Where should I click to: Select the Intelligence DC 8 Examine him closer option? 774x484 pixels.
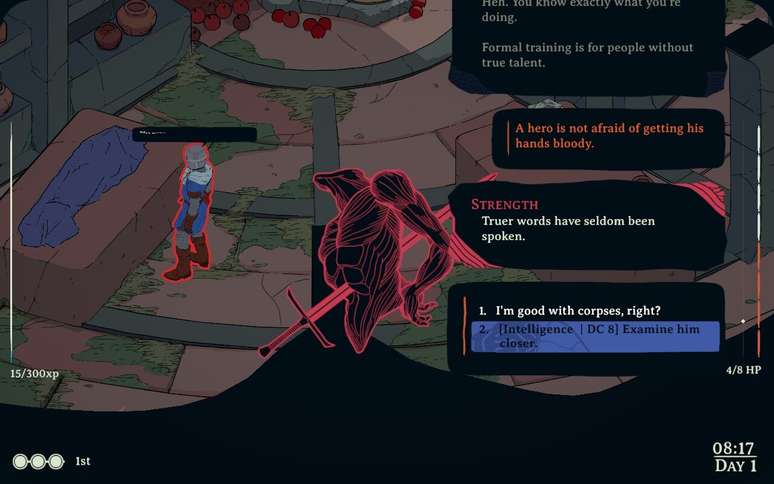coord(594,337)
